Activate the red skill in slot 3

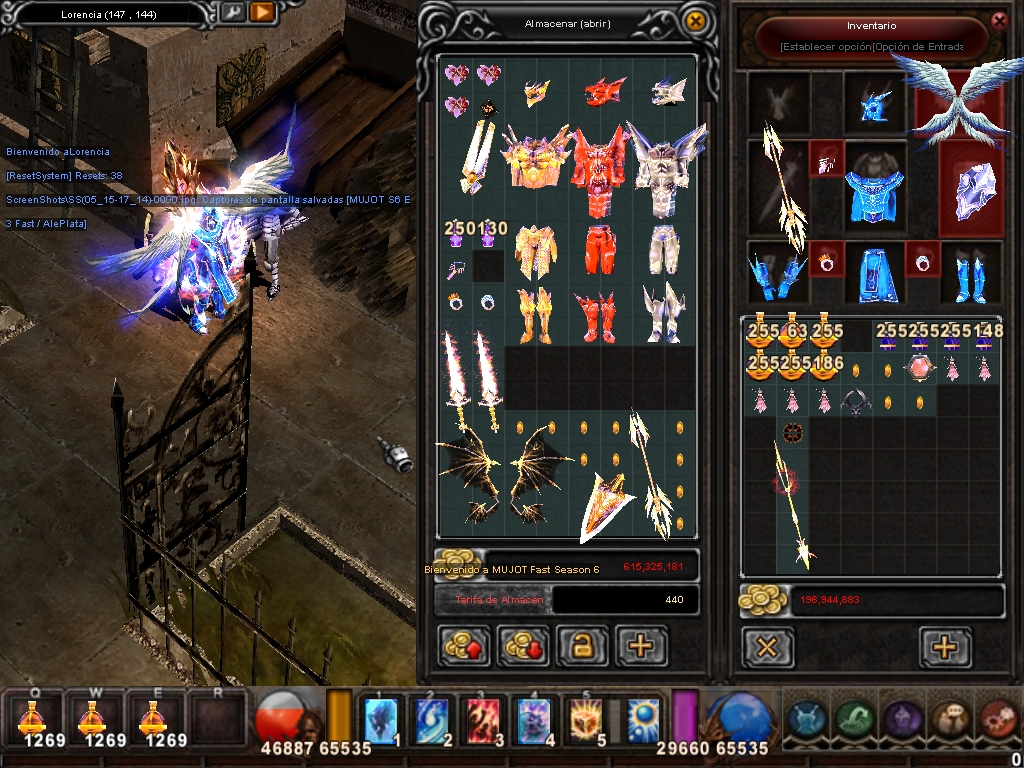coord(485,720)
